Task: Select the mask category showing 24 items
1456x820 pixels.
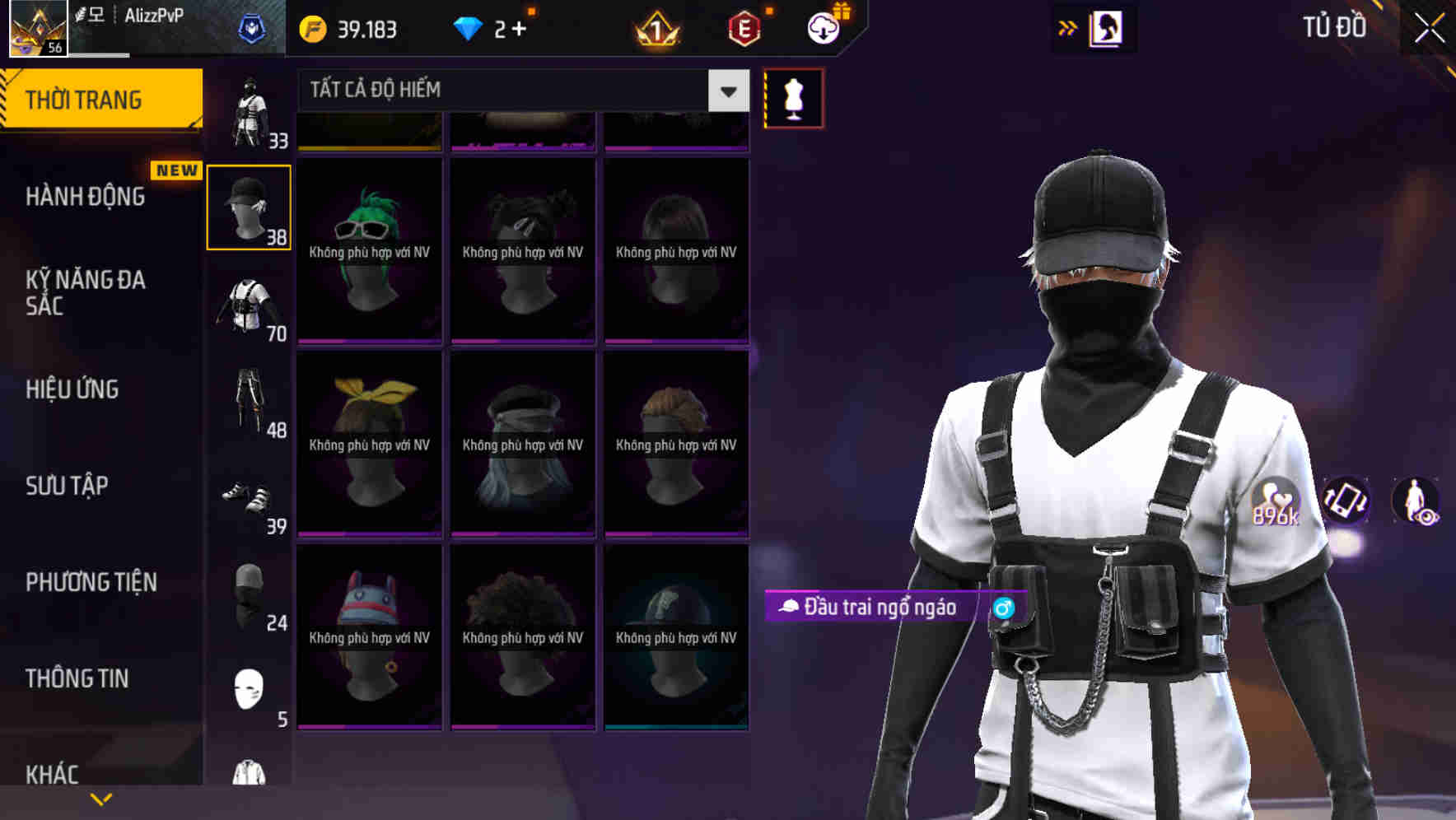Action: point(249,597)
